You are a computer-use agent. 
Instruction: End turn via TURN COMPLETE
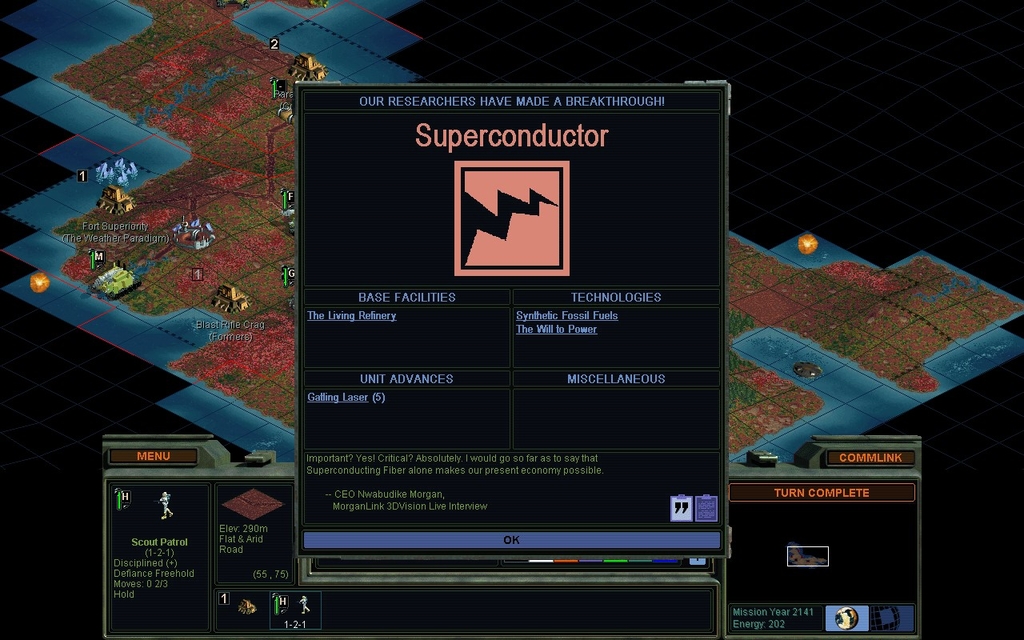tap(821, 493)
